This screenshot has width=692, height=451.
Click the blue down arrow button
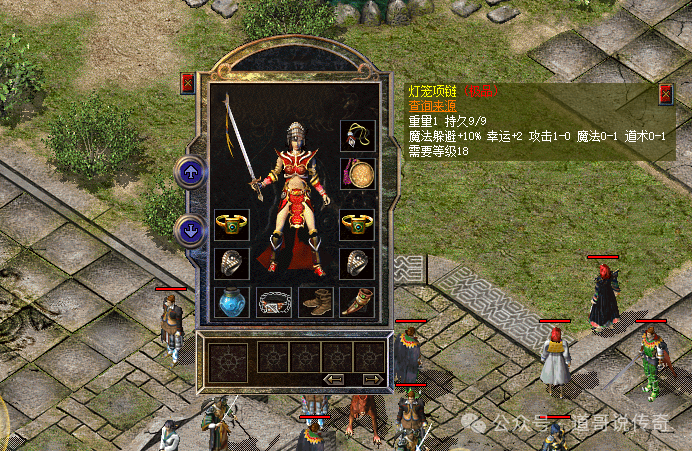190,230
